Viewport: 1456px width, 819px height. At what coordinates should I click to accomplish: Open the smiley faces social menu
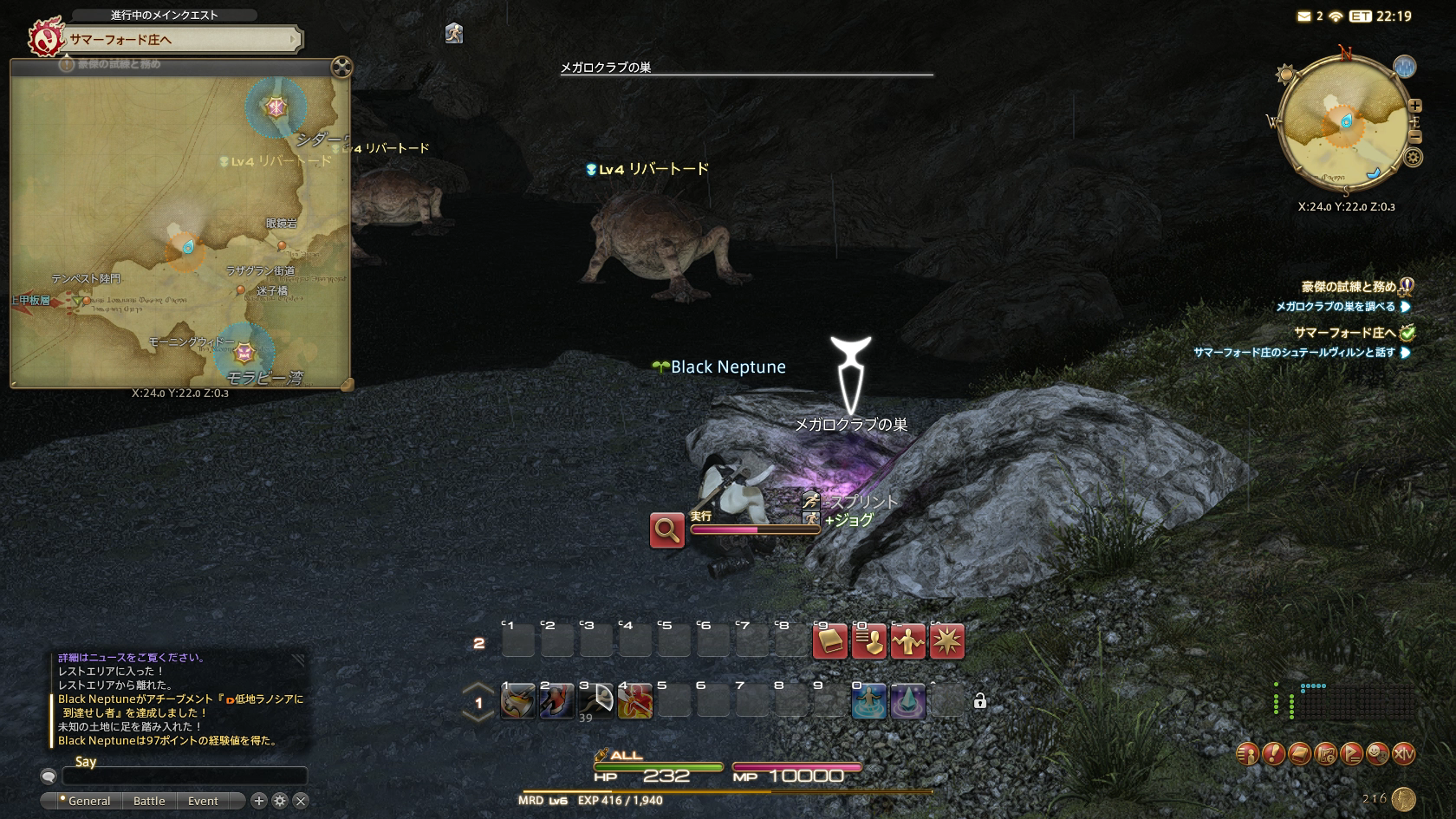pos(1377,754)
